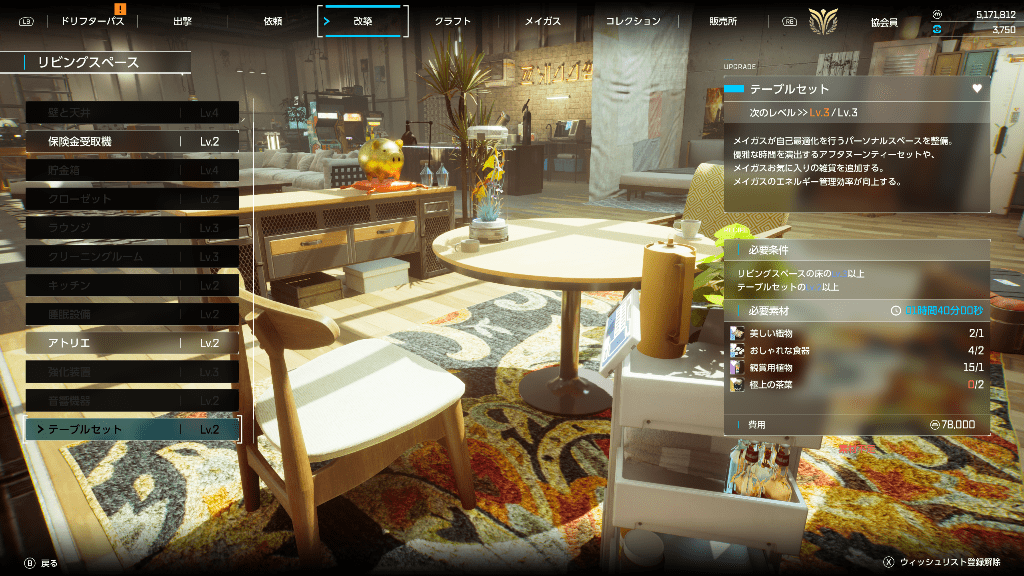The width and height of the screenshot is (1024, 576).
Task: Select the キッチン upgrade entry
Action: point(132,286)
